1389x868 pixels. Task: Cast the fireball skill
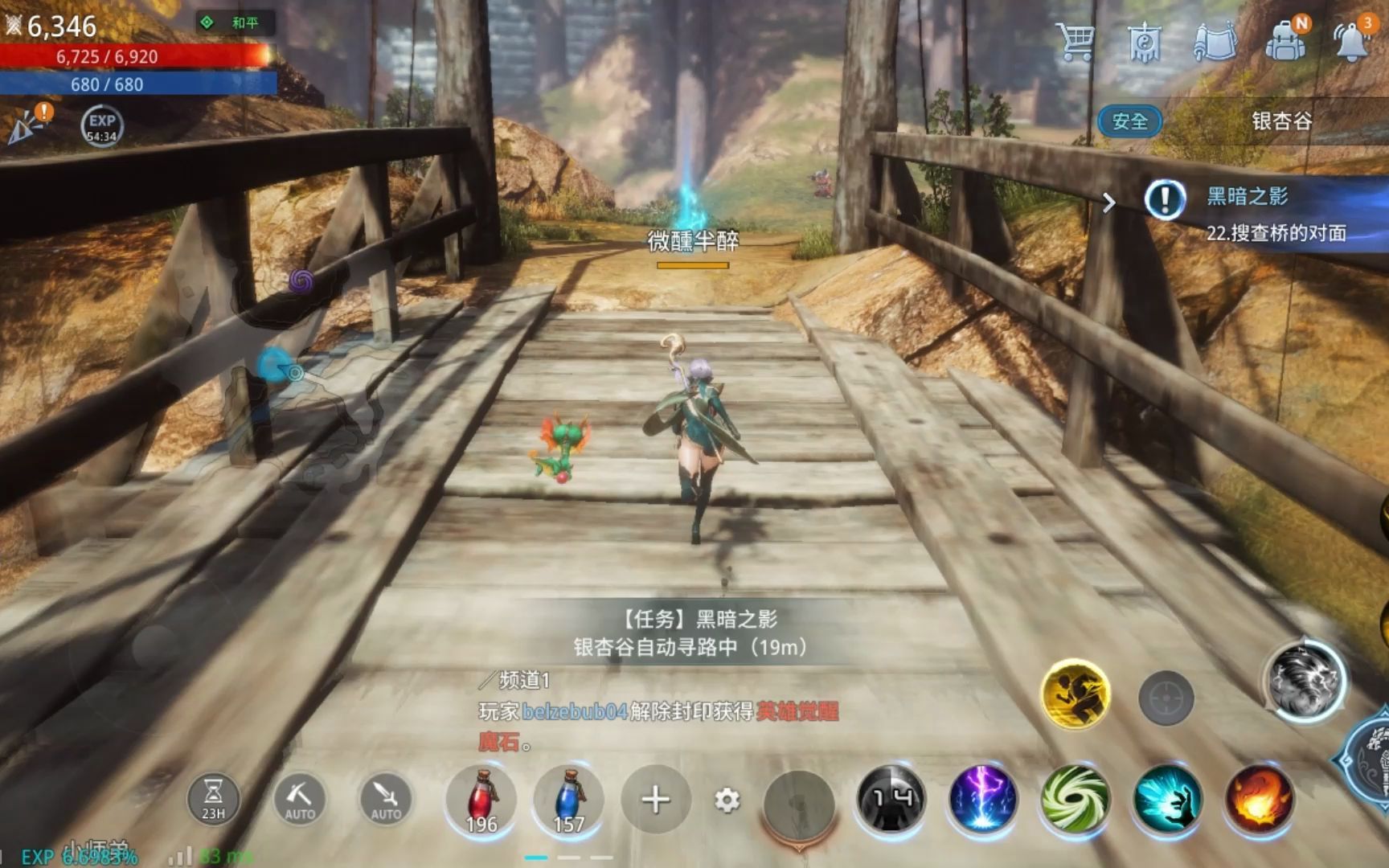[x=1259, y=799]
